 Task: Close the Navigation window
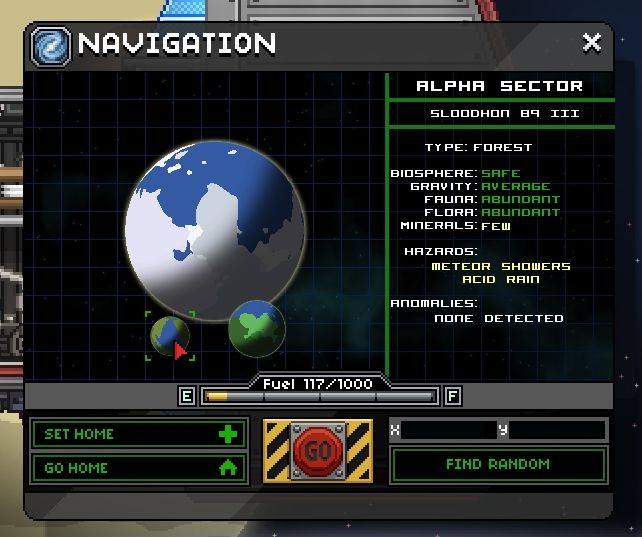[592, 43]
